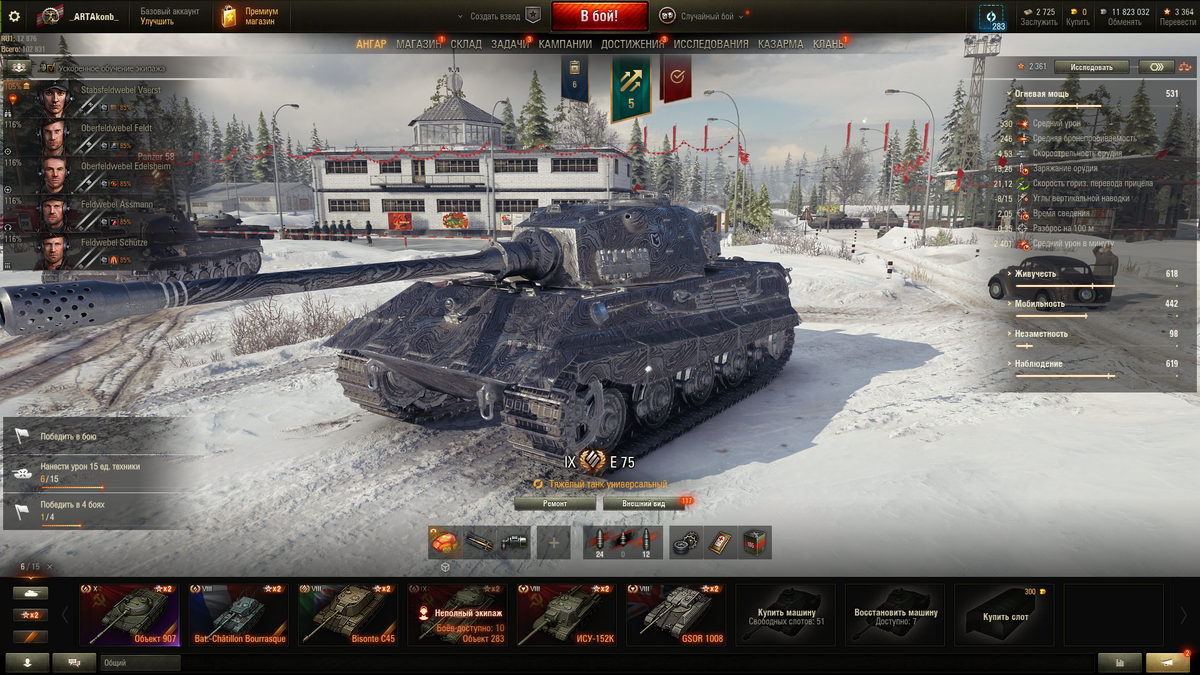
Task: Open the СКЛАД tab
Action: [466, 44]
